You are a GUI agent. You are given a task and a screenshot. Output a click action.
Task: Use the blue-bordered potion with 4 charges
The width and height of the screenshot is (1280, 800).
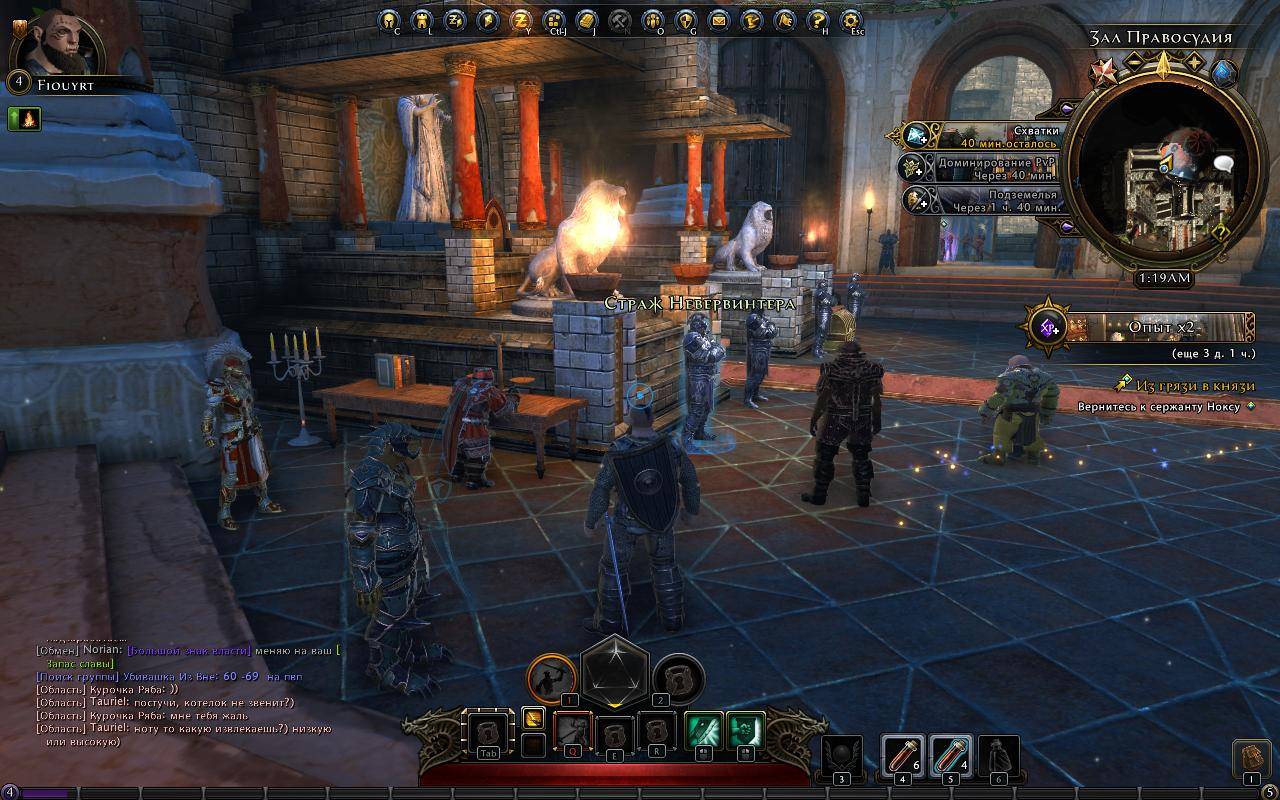click(x=950, y=756)
